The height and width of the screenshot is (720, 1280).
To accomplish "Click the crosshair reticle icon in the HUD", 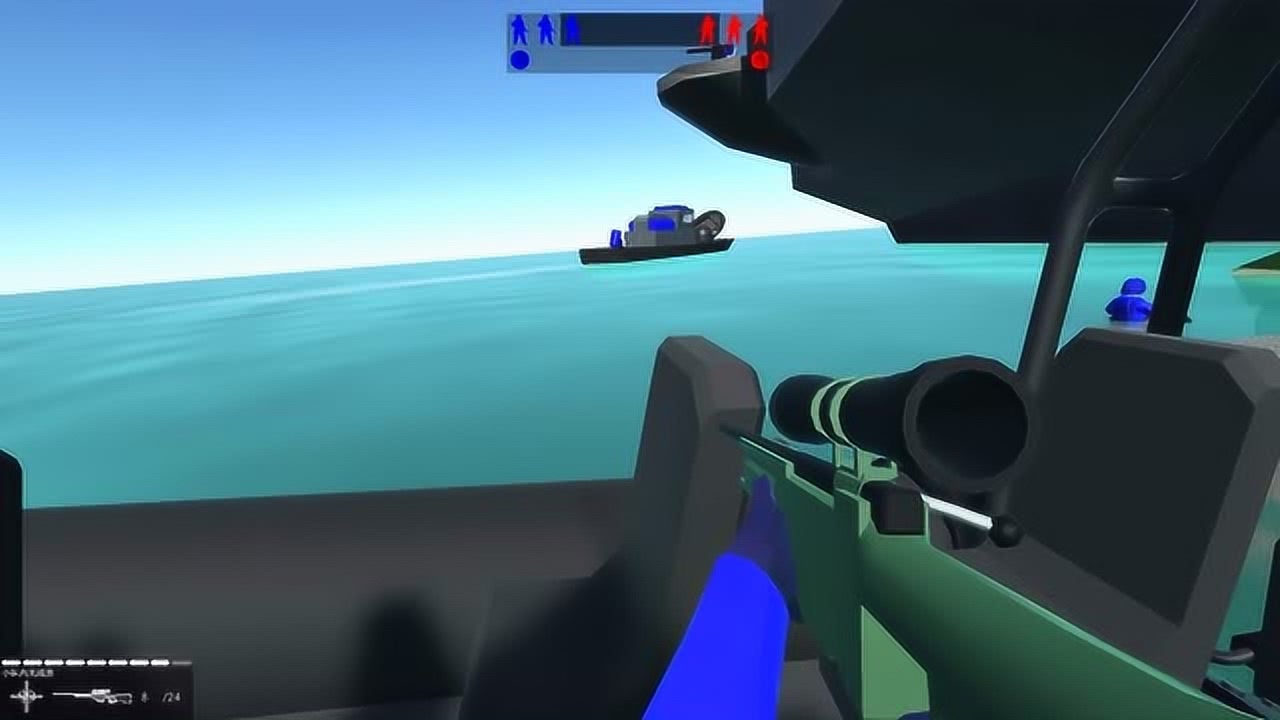I will pos(26,695).
